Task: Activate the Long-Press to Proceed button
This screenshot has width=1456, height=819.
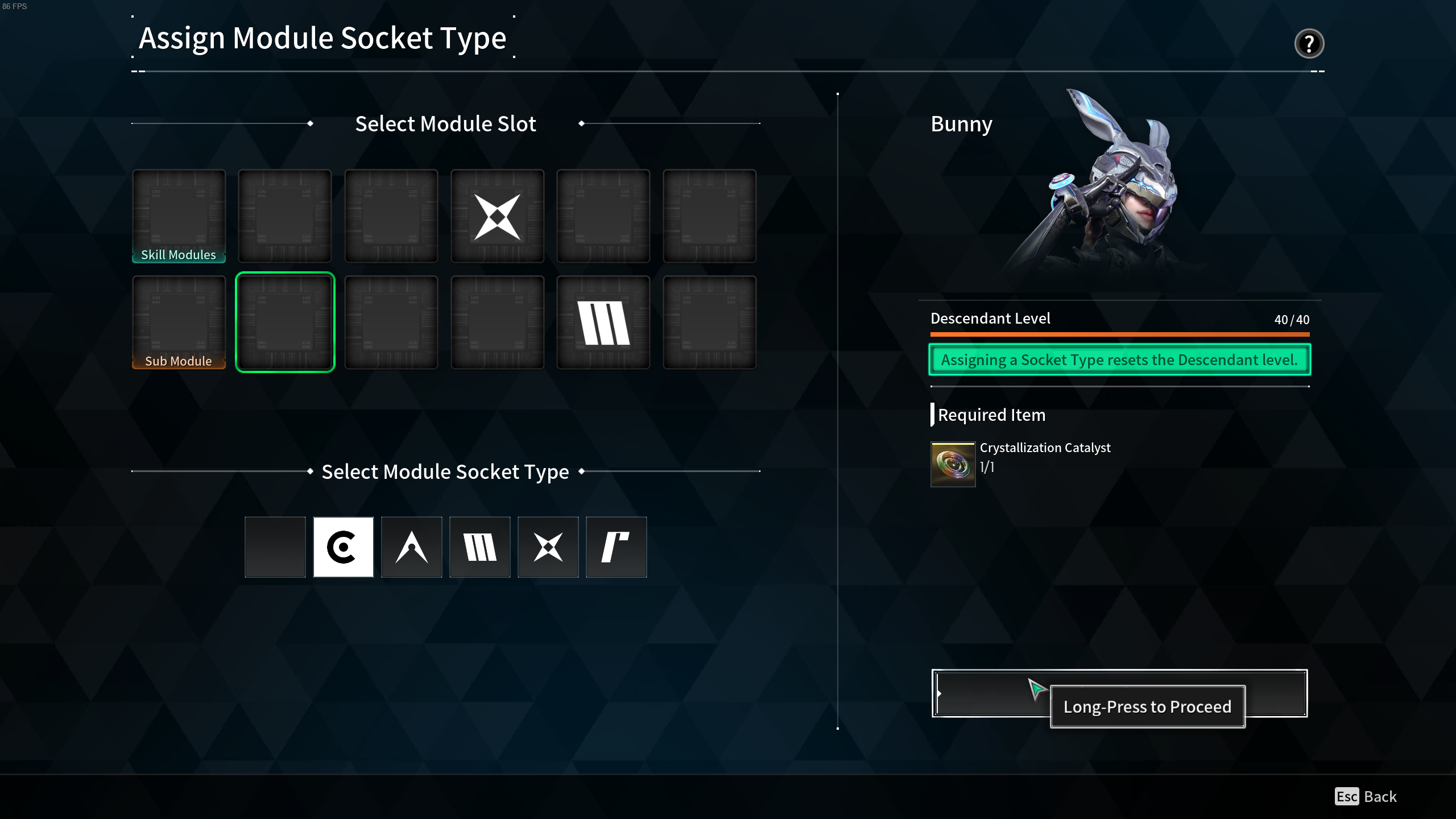Action: [x=1119, y=693]
